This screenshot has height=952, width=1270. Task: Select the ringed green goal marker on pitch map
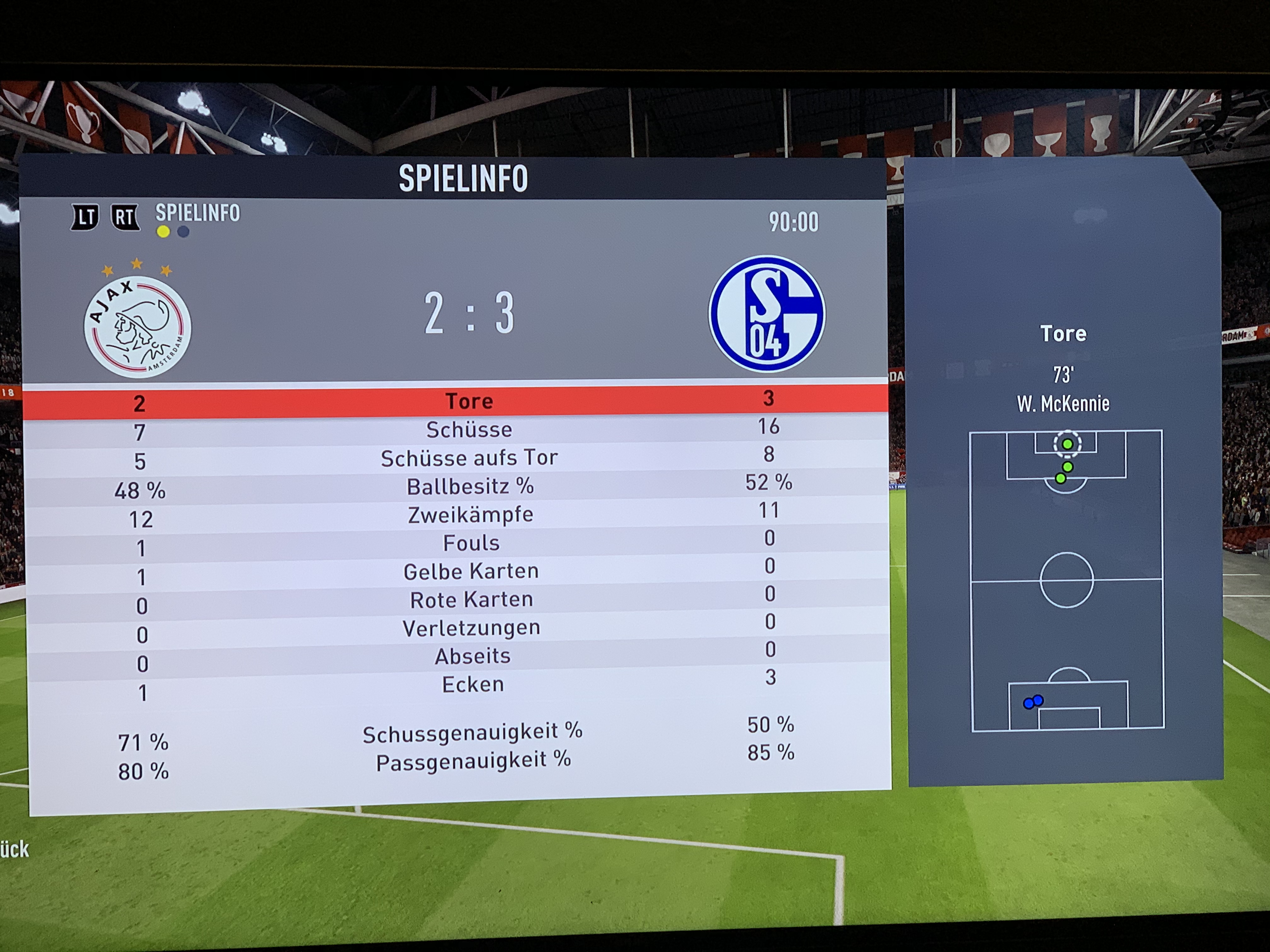pyautogui.click(x=1067, y=444)
